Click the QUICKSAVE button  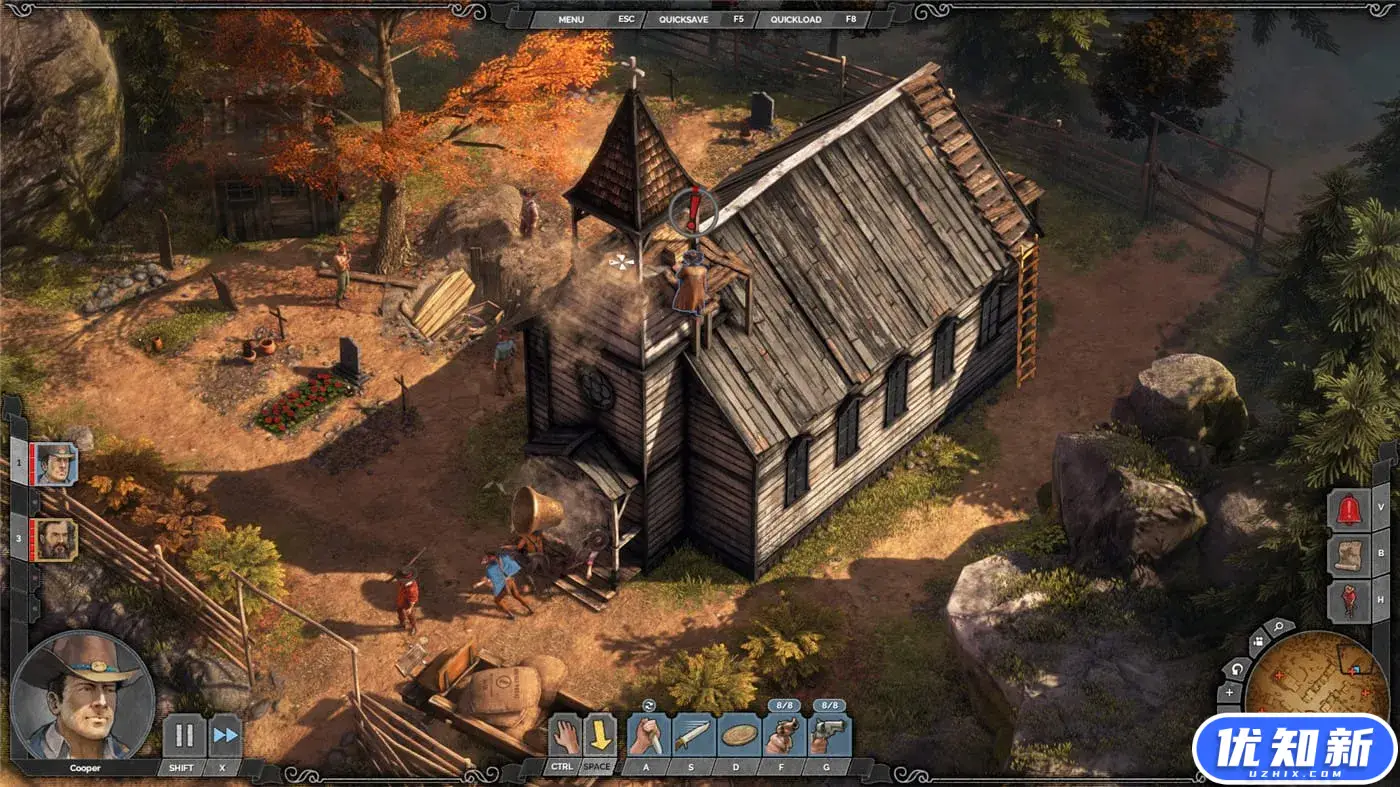(x=684, y=19)
